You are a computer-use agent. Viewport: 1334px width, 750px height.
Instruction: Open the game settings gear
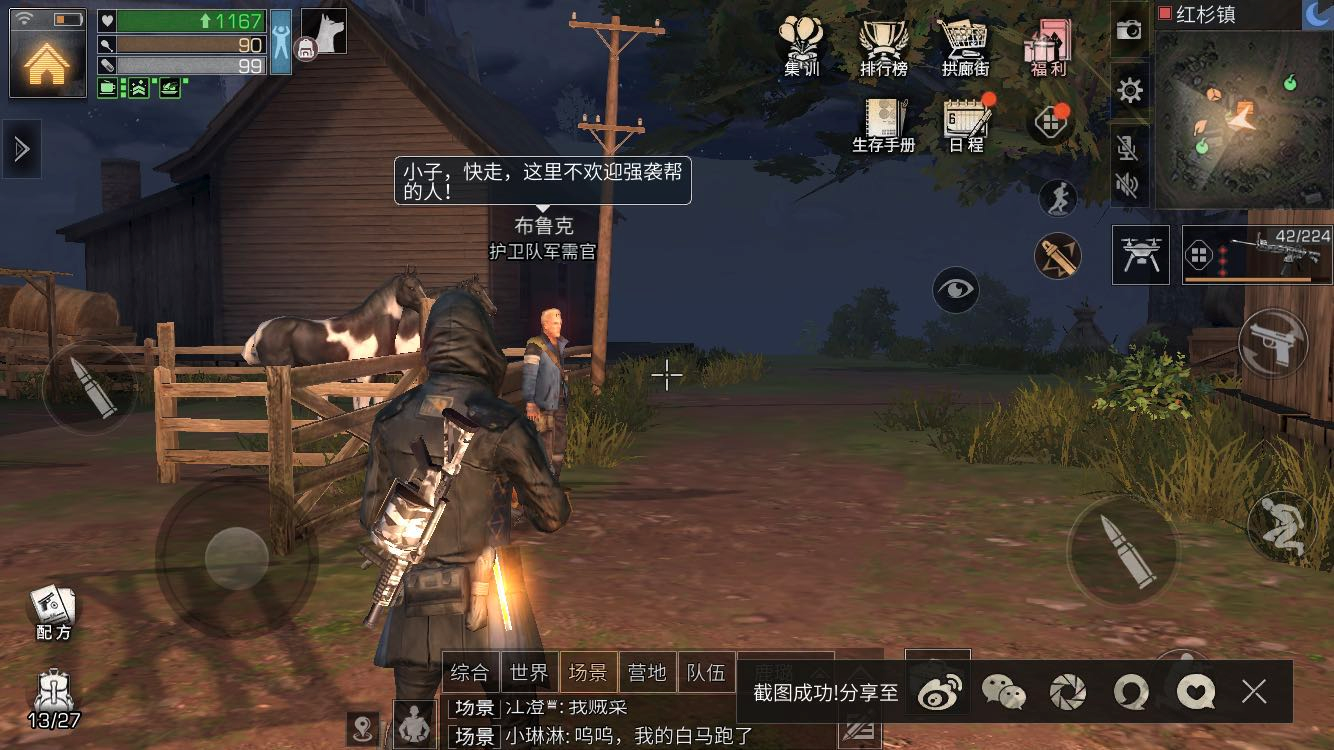tap(1129, 89)
